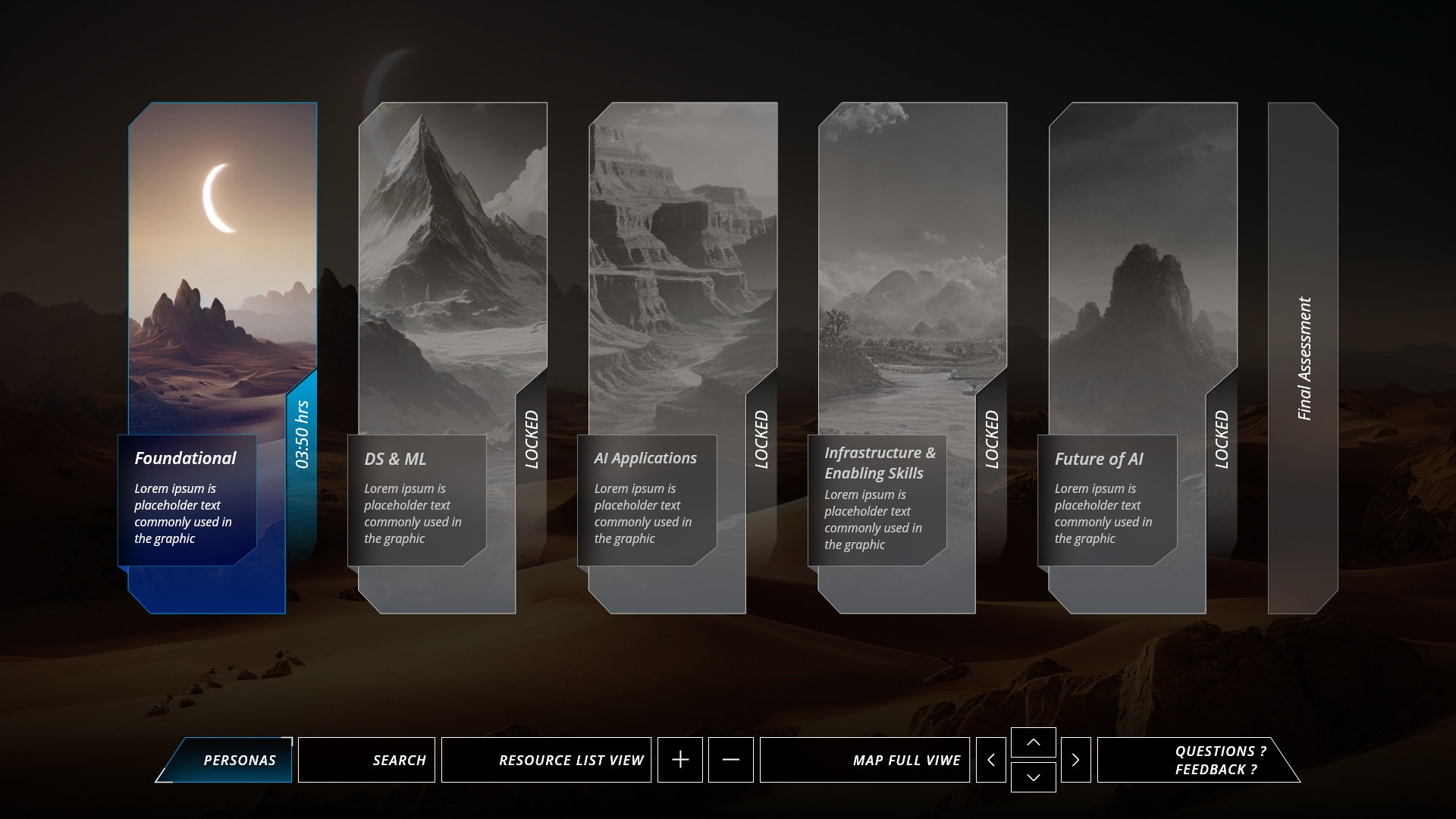Viewport: 1456px width, 819px height.
Task: Select the DS & ML module card
Action: pos(452,303)
